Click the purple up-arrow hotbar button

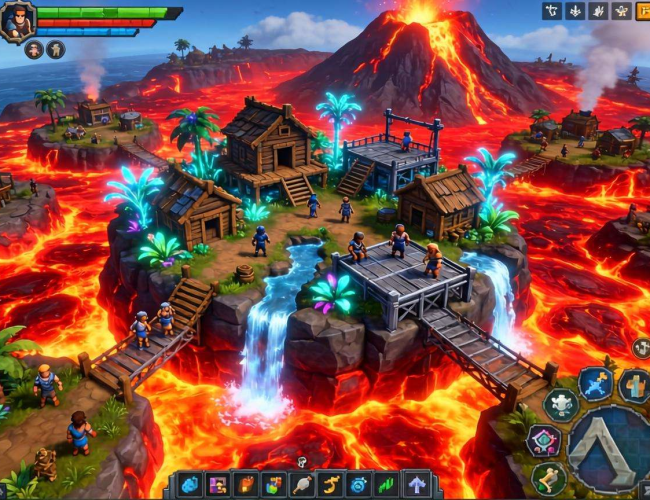point(415,485)
